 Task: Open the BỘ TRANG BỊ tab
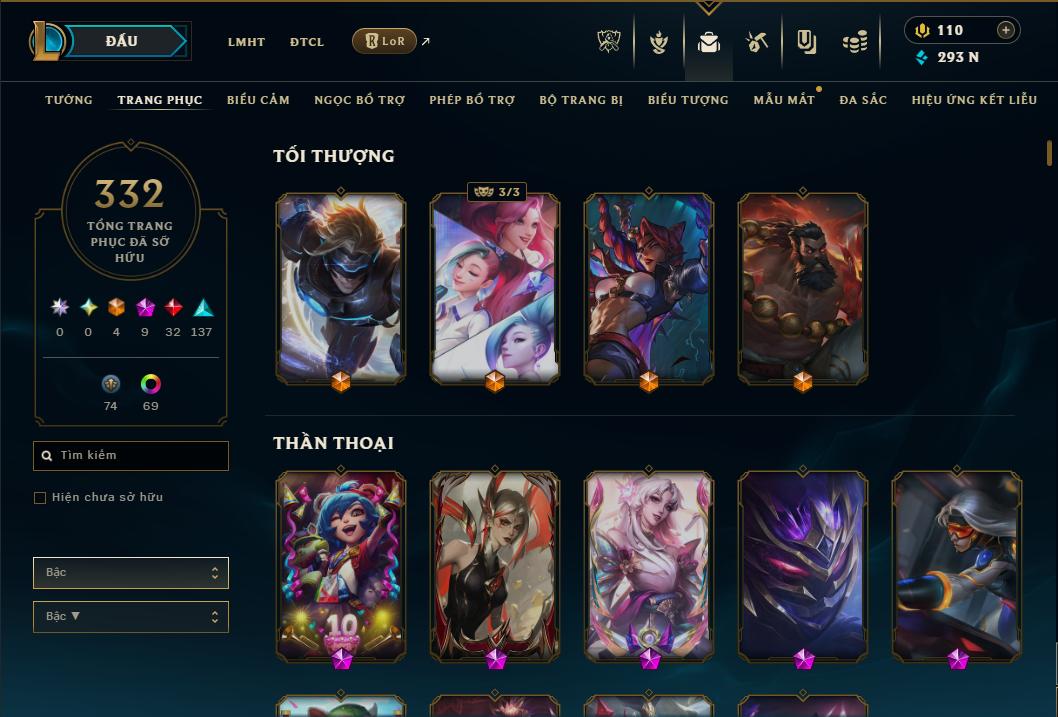(x=581, y=100)
